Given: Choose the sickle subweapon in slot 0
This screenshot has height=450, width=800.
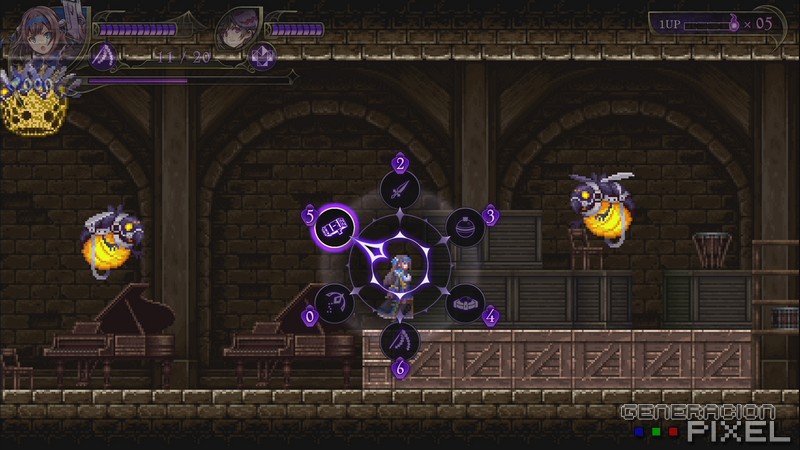Looking at the screenshot, I should click(334, 302).
